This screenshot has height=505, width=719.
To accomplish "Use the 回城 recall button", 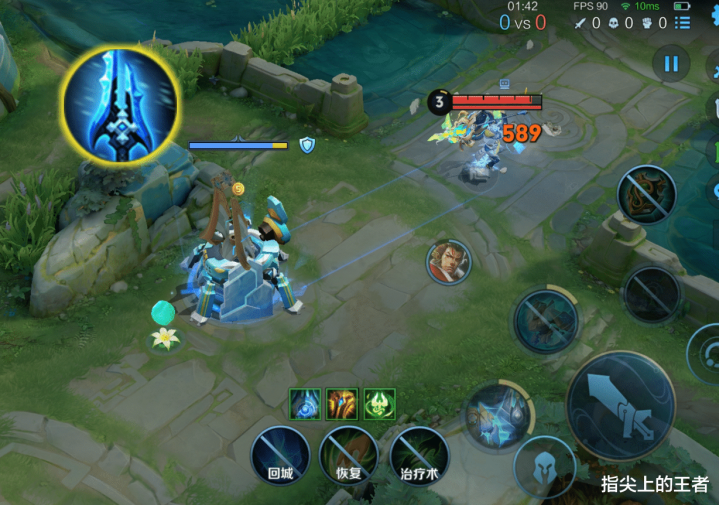I will [x=280, y=456].
